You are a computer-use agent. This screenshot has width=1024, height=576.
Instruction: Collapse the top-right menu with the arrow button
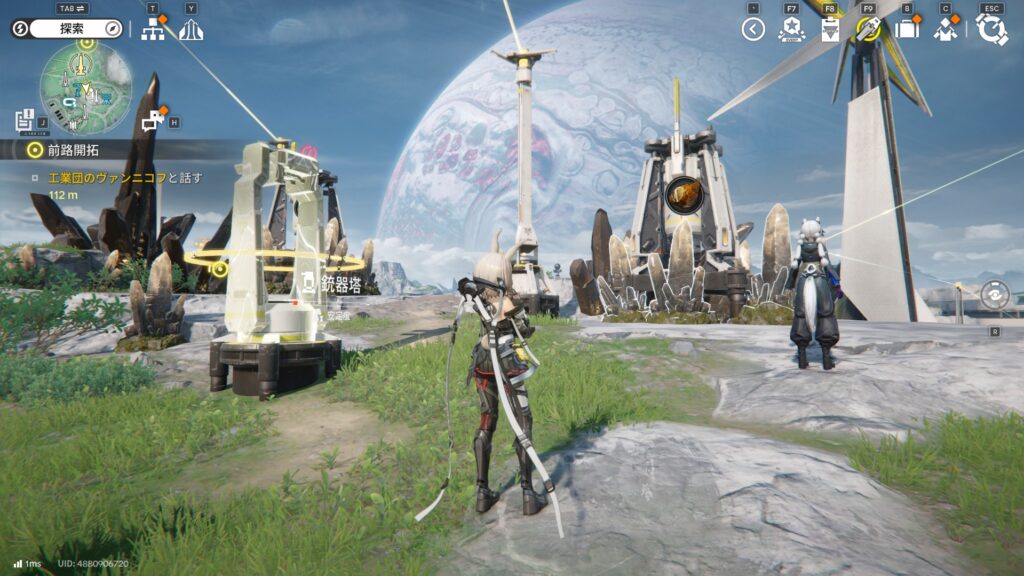753,29
